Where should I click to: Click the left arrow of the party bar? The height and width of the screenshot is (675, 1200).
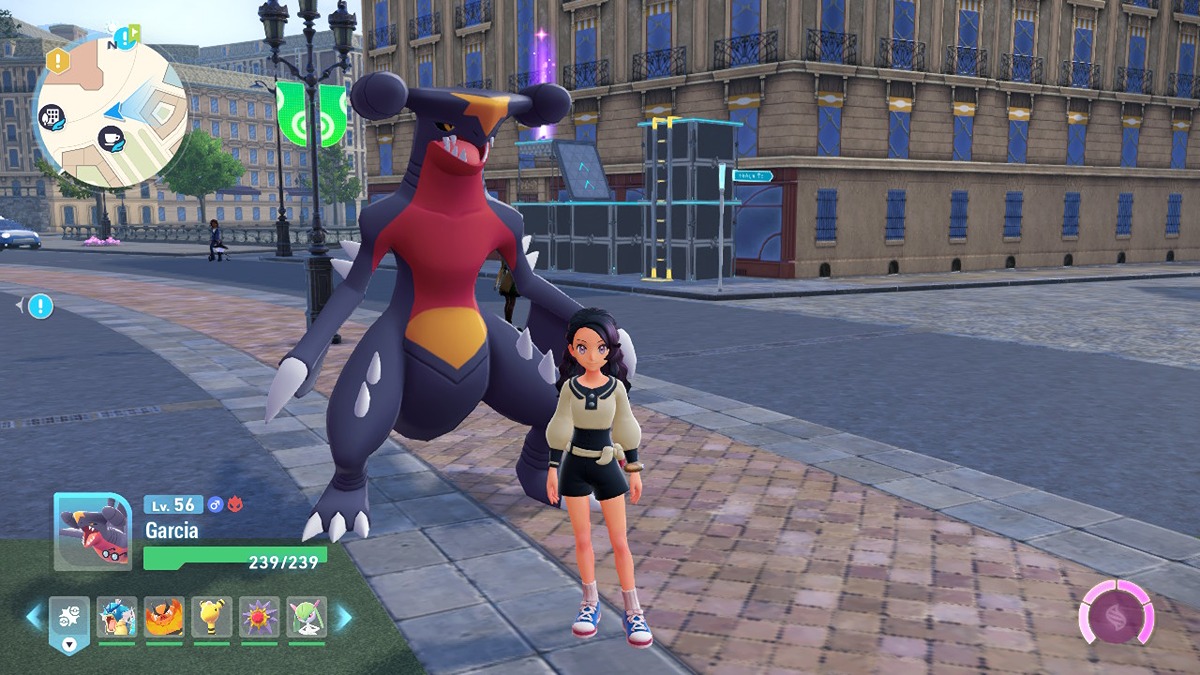point(35,617)
